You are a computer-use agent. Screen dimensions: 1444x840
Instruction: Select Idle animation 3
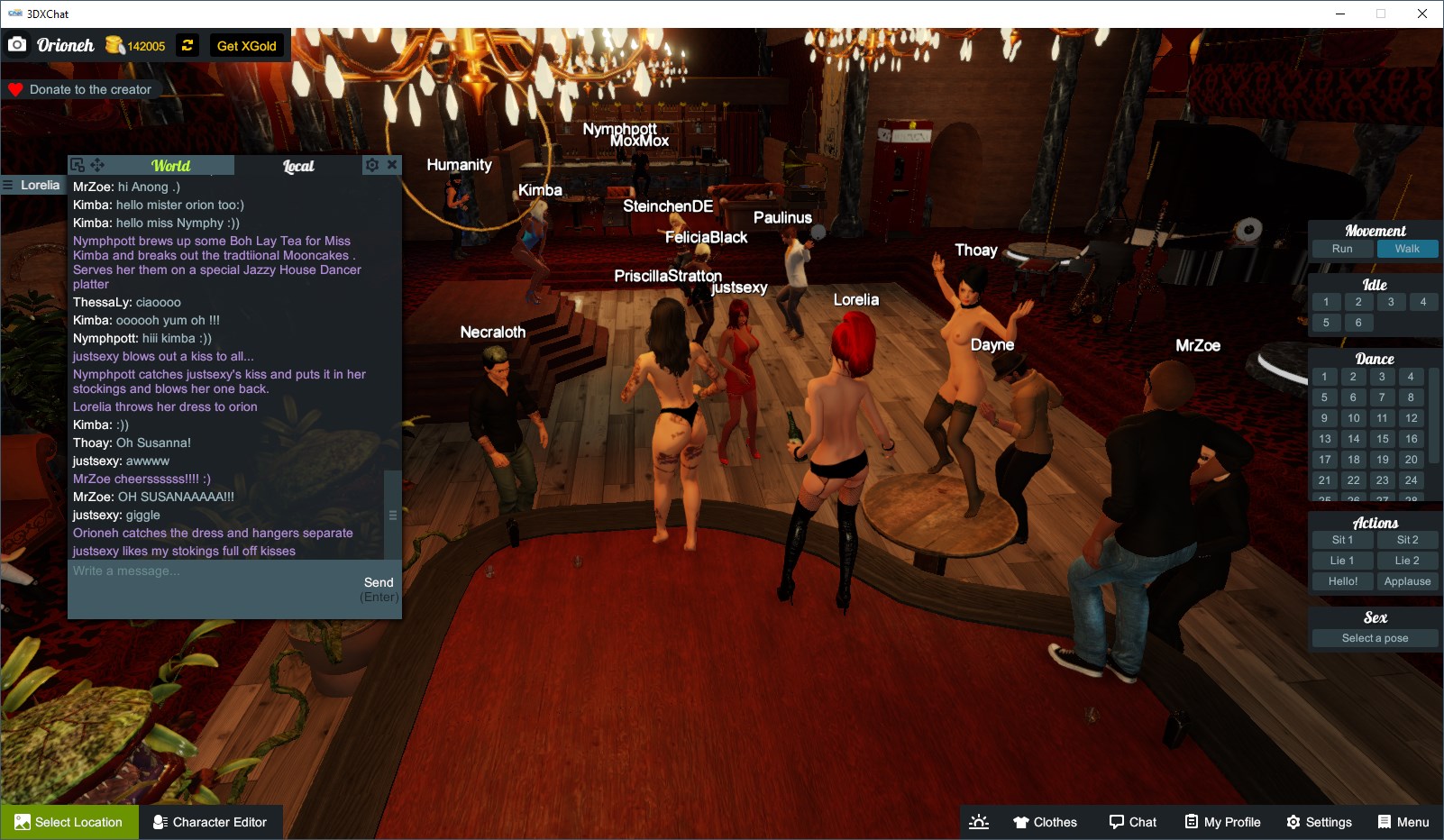(1391, 302)
